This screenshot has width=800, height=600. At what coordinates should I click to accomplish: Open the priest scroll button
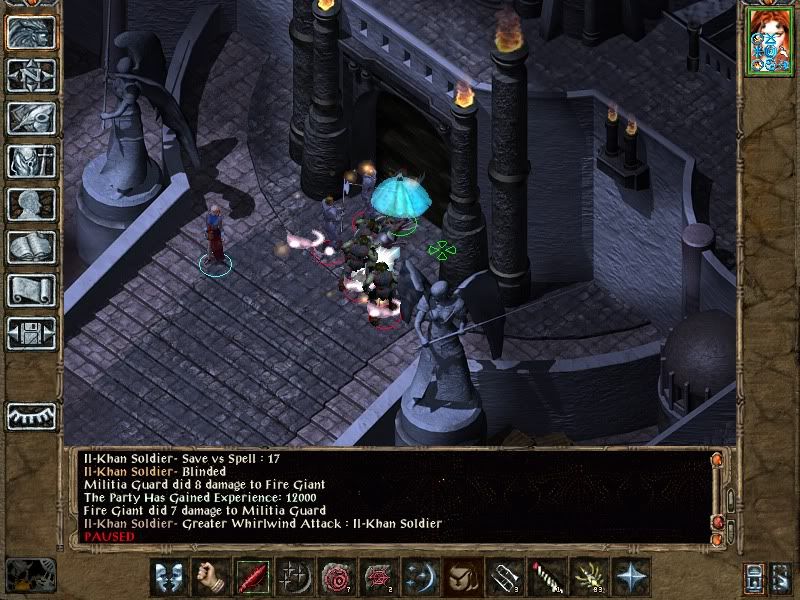pyautogui.click(x=30, y=290)
